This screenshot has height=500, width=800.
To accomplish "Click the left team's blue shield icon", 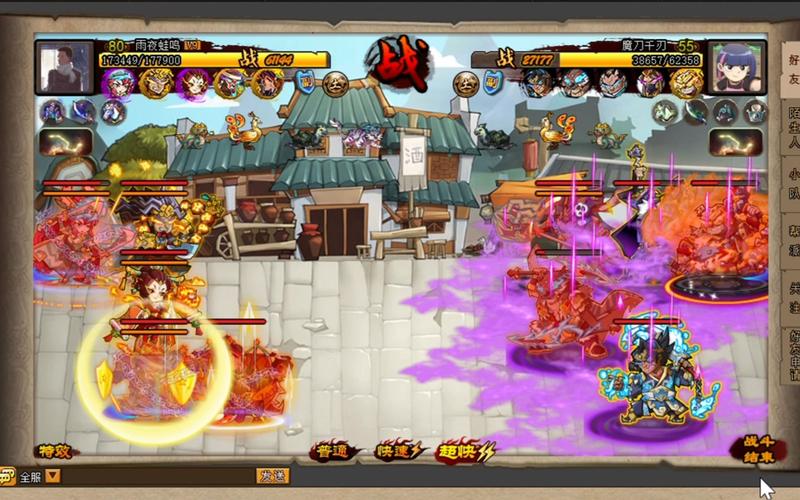I will 305,83.
